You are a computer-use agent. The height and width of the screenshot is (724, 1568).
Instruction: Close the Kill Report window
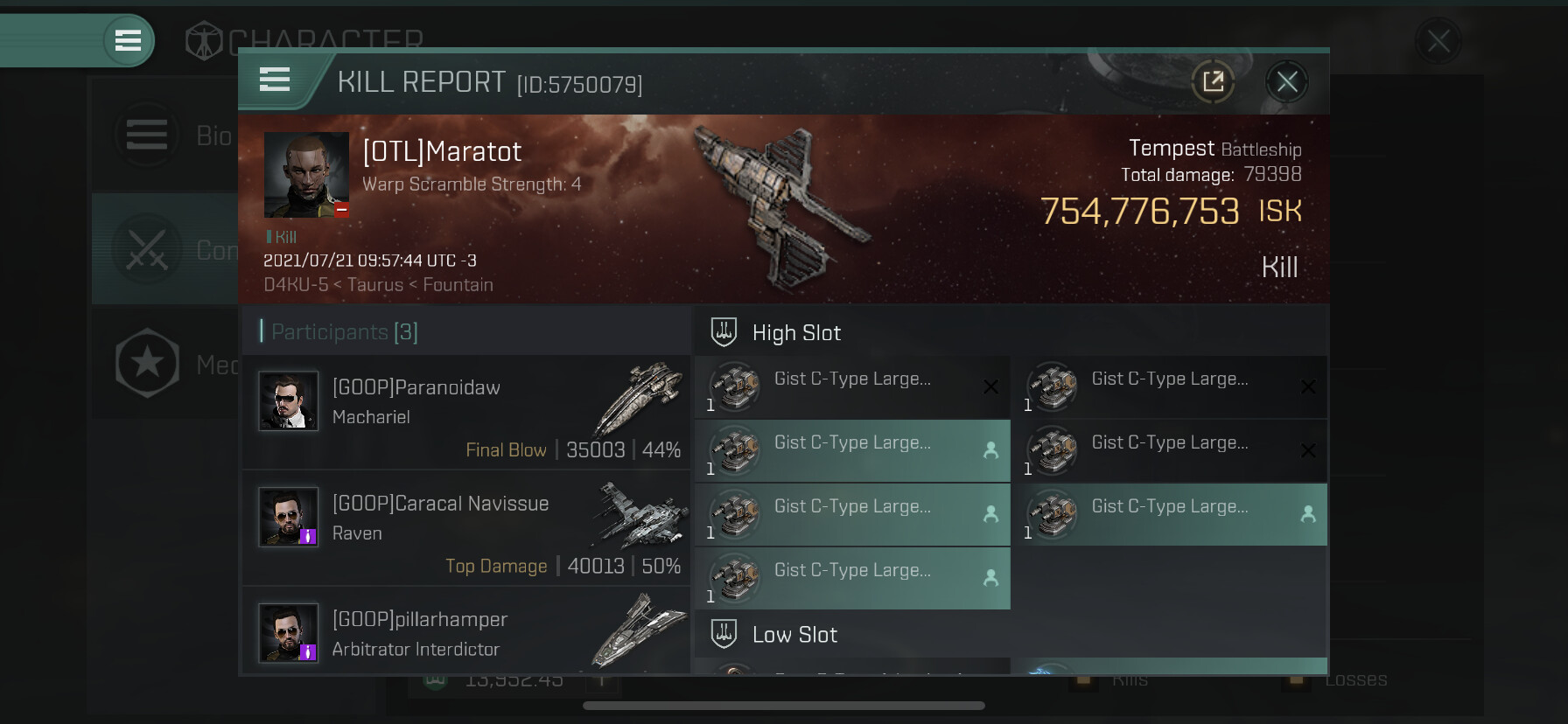pos(1286,82)
